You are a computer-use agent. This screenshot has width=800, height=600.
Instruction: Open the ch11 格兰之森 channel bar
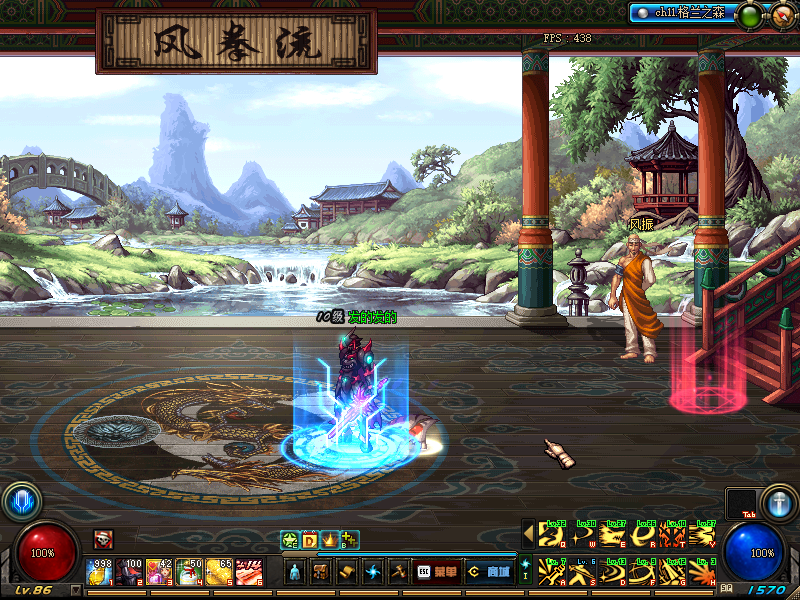pyautogui.click(x=681, y=13)
